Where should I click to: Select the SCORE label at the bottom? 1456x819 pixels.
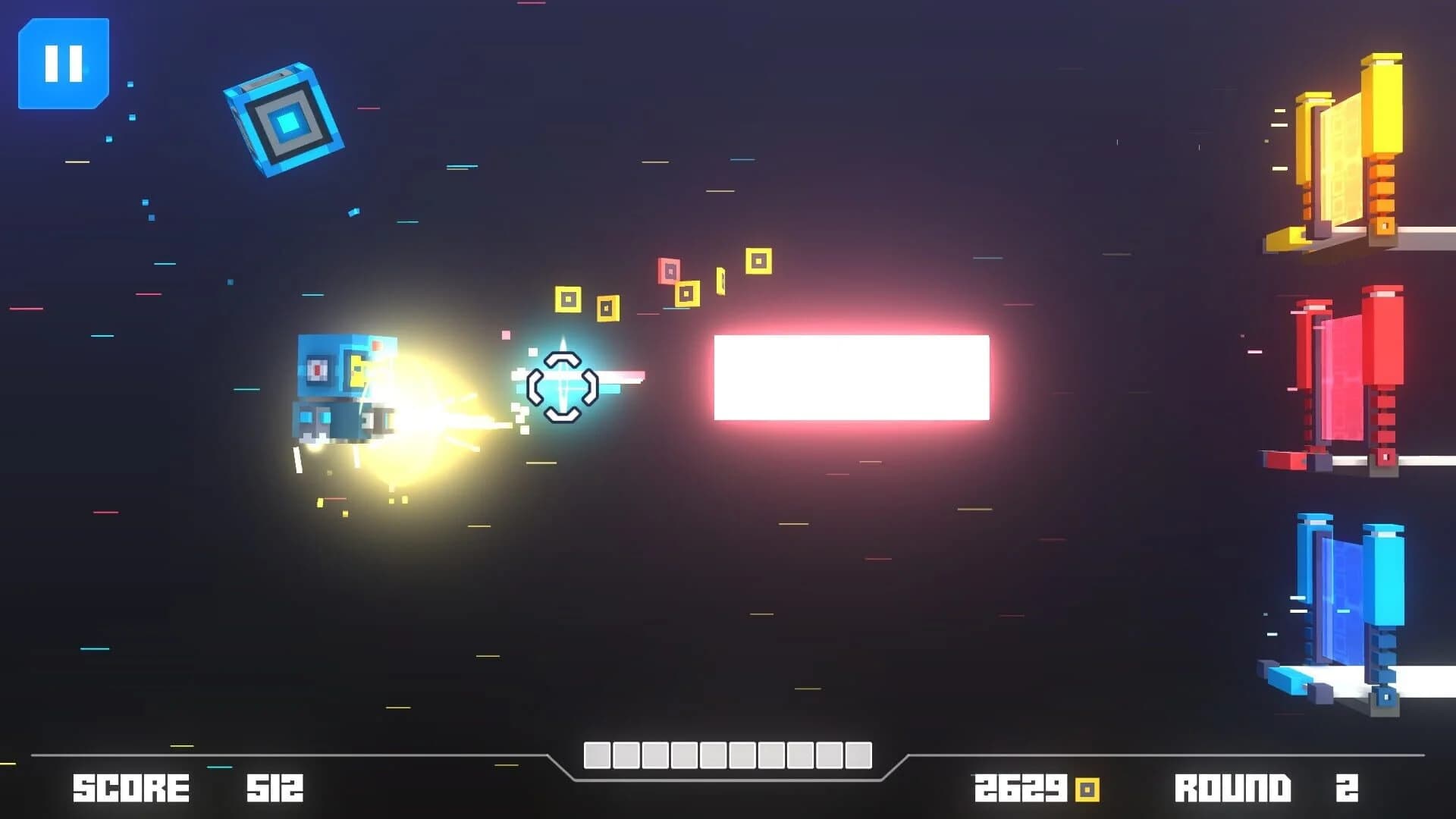130,787
